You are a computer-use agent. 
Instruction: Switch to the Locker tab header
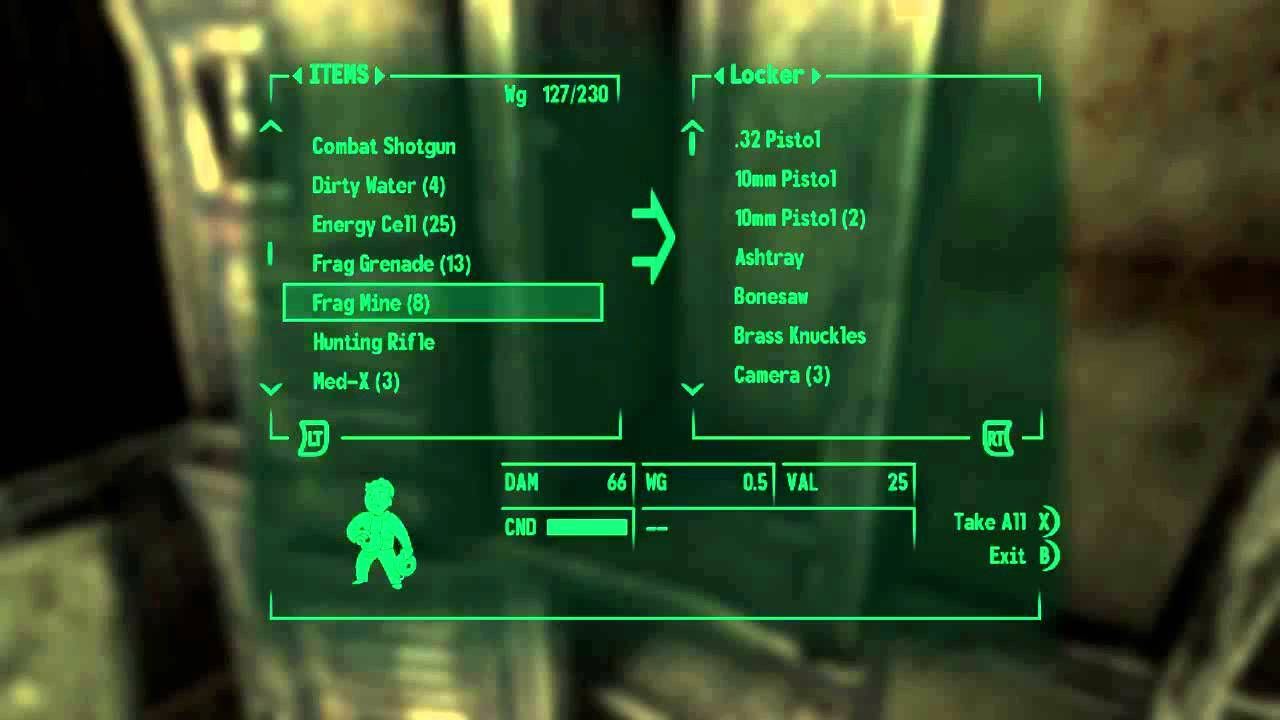tap(768, 74)
